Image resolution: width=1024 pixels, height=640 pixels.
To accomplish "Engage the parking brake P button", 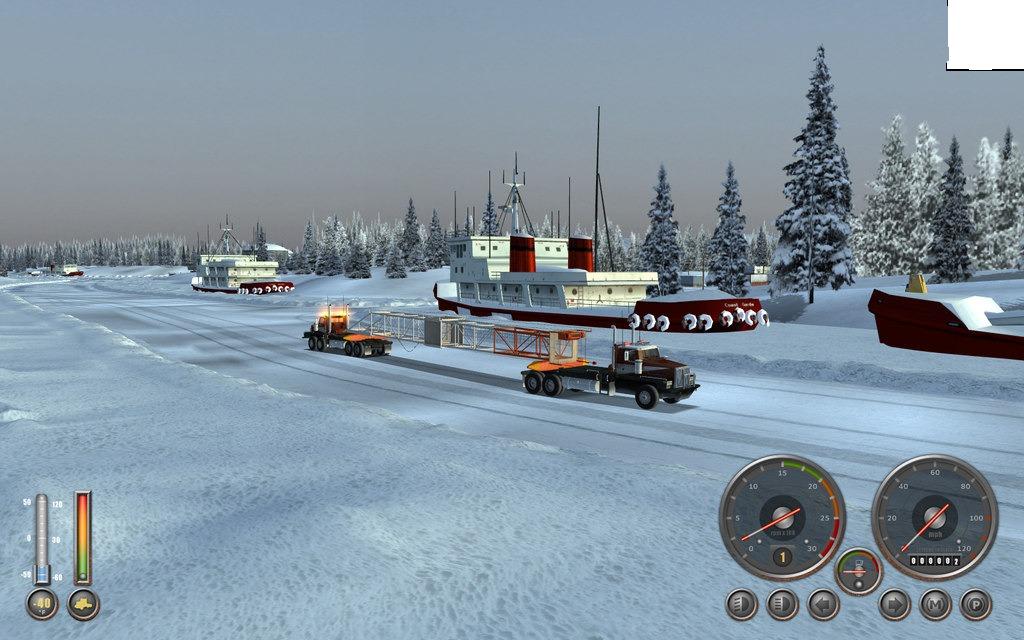I will pos(975,604).
